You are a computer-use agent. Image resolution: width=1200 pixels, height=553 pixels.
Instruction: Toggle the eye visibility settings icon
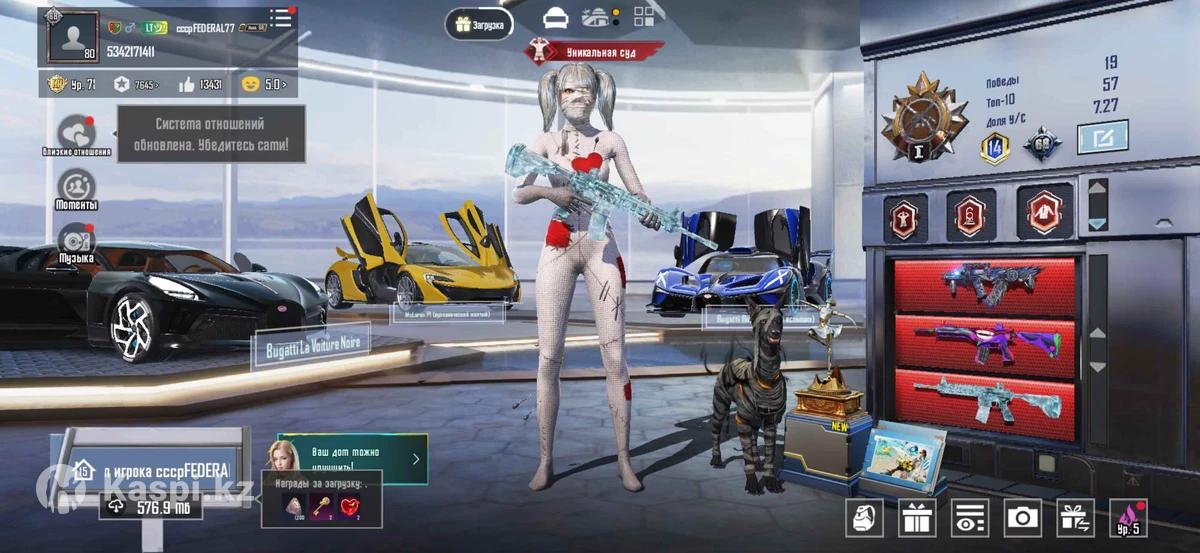(x=968, y=517)
